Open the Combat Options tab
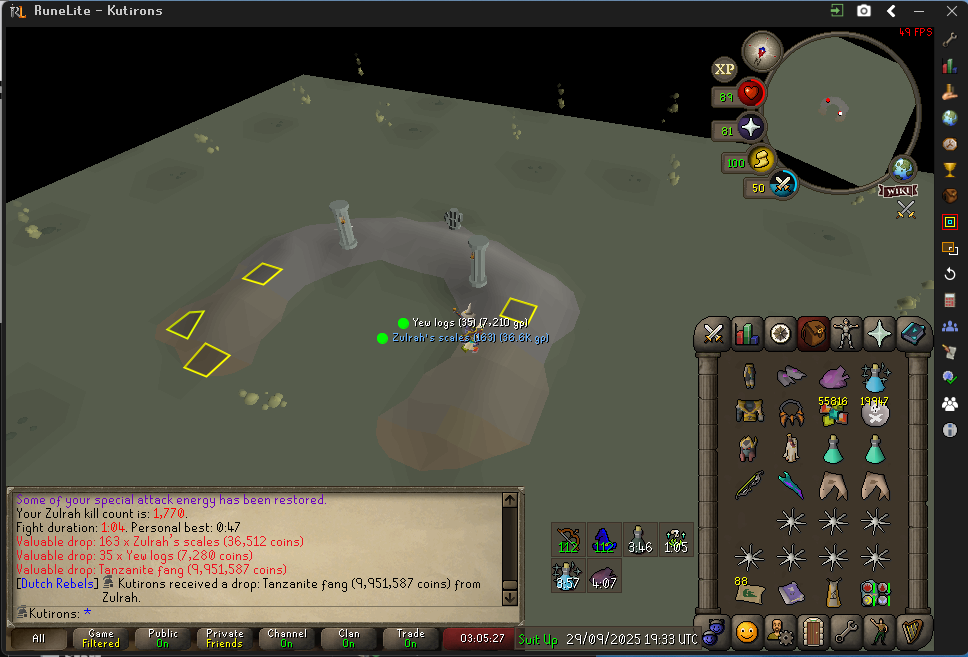Viewport: 968px width, 657px height. point(714,333)
